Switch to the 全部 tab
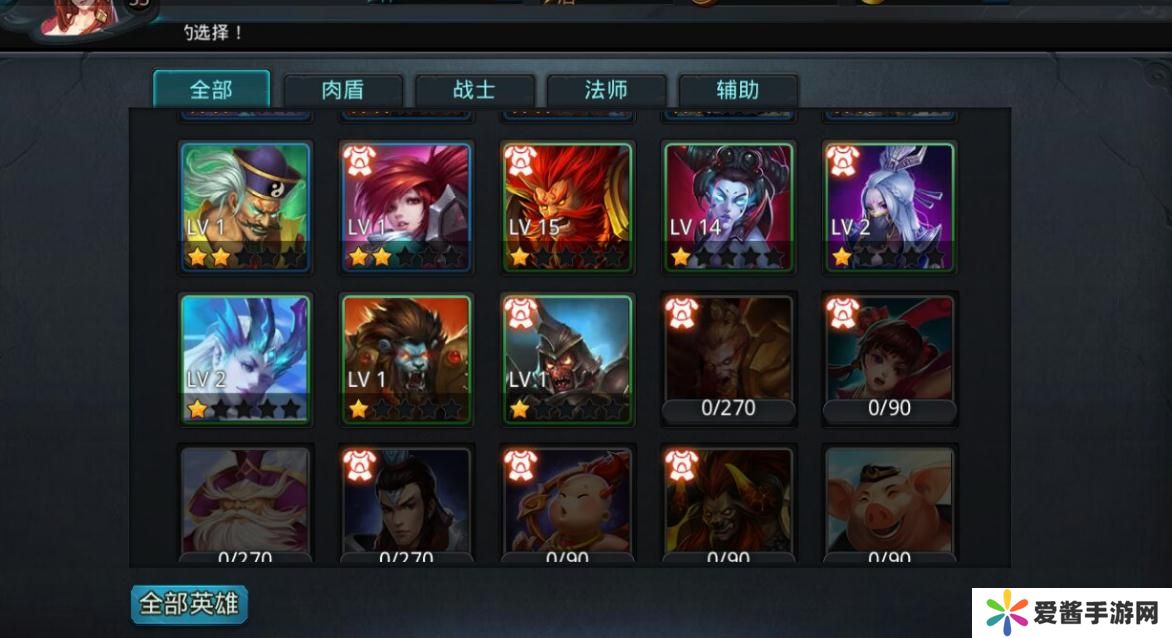1172x638 pixels. click(x=211, y=90)
